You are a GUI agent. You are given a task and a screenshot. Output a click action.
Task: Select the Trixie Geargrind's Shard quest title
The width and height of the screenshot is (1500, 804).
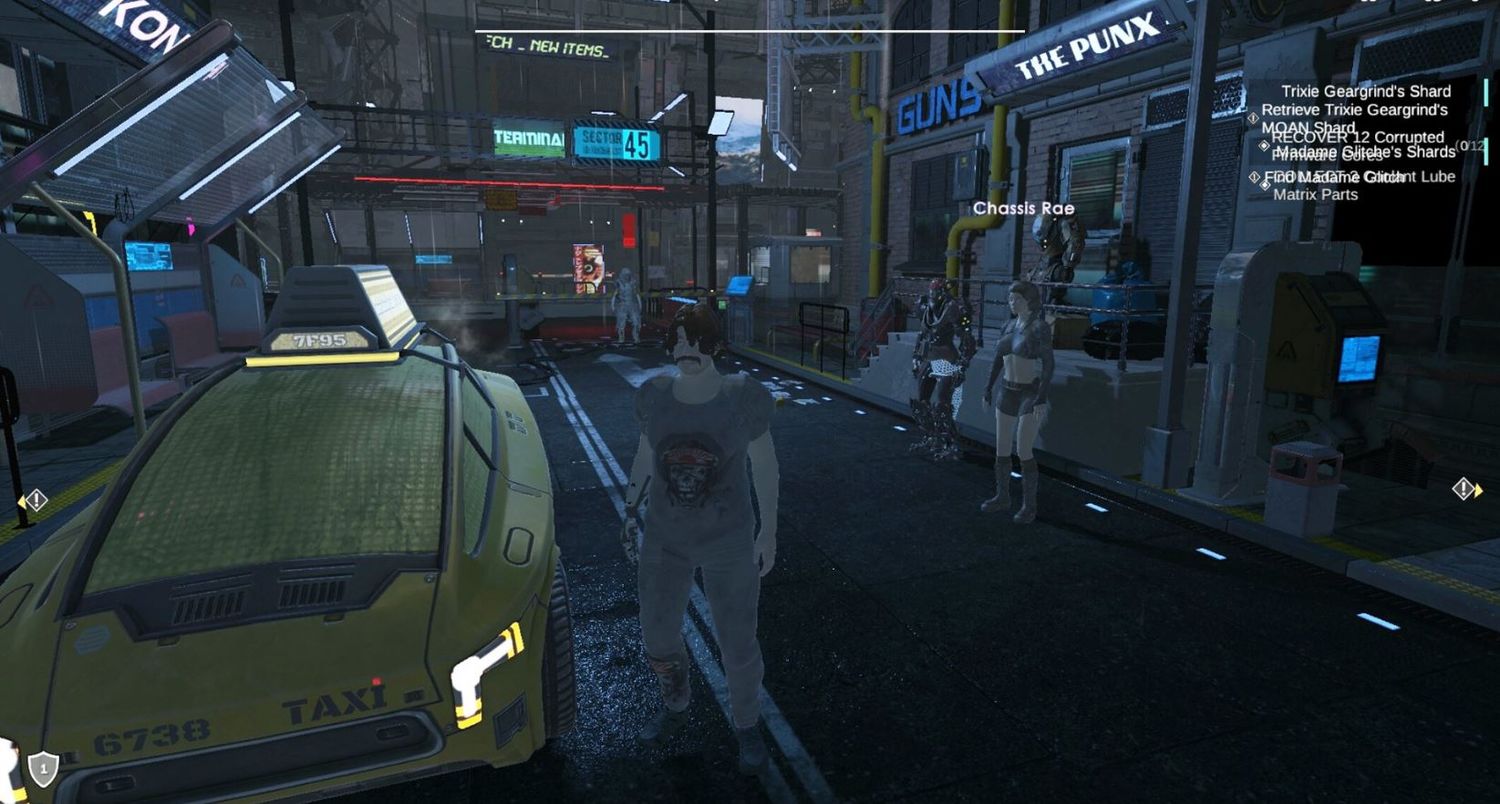tap(1365, 91)
